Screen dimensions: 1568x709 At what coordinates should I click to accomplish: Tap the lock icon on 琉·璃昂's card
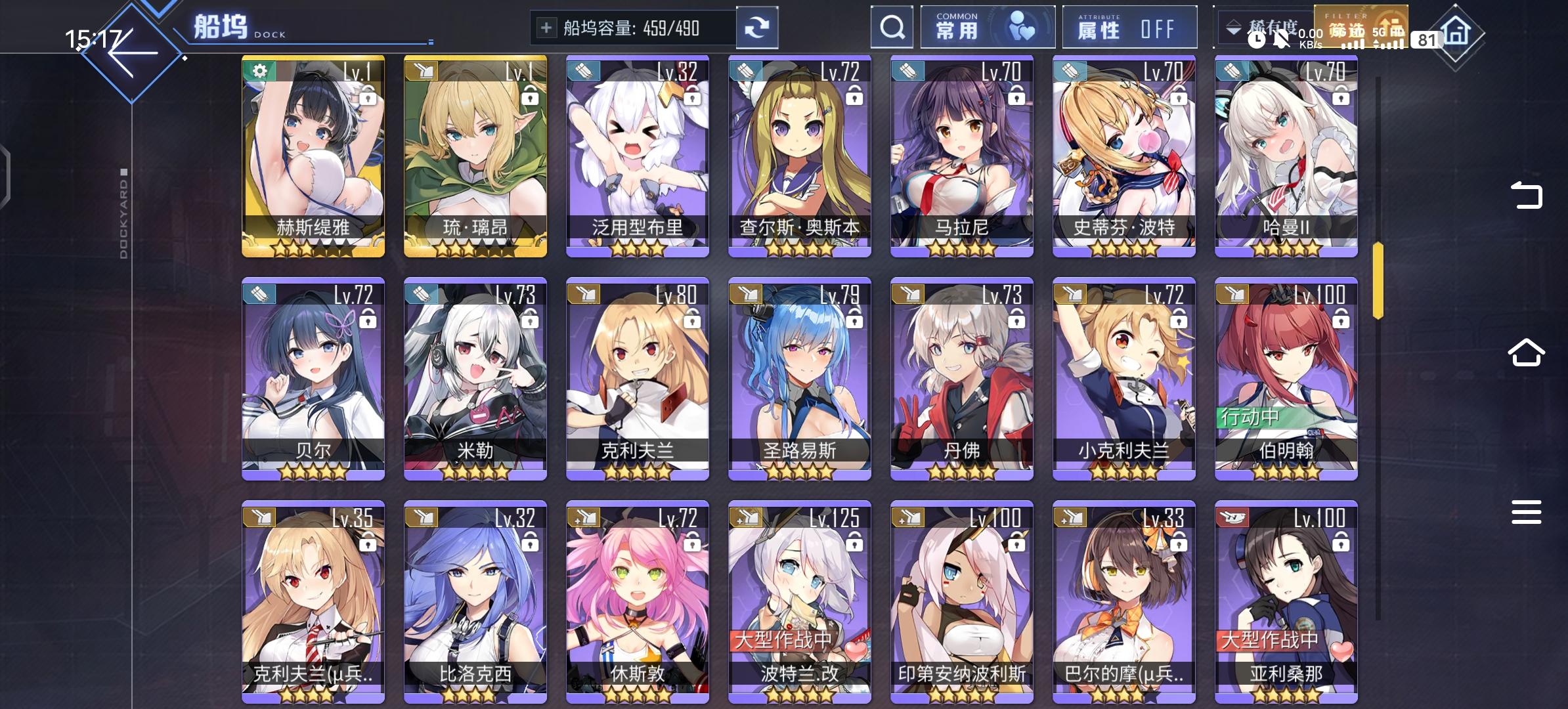tap(531, 97)
